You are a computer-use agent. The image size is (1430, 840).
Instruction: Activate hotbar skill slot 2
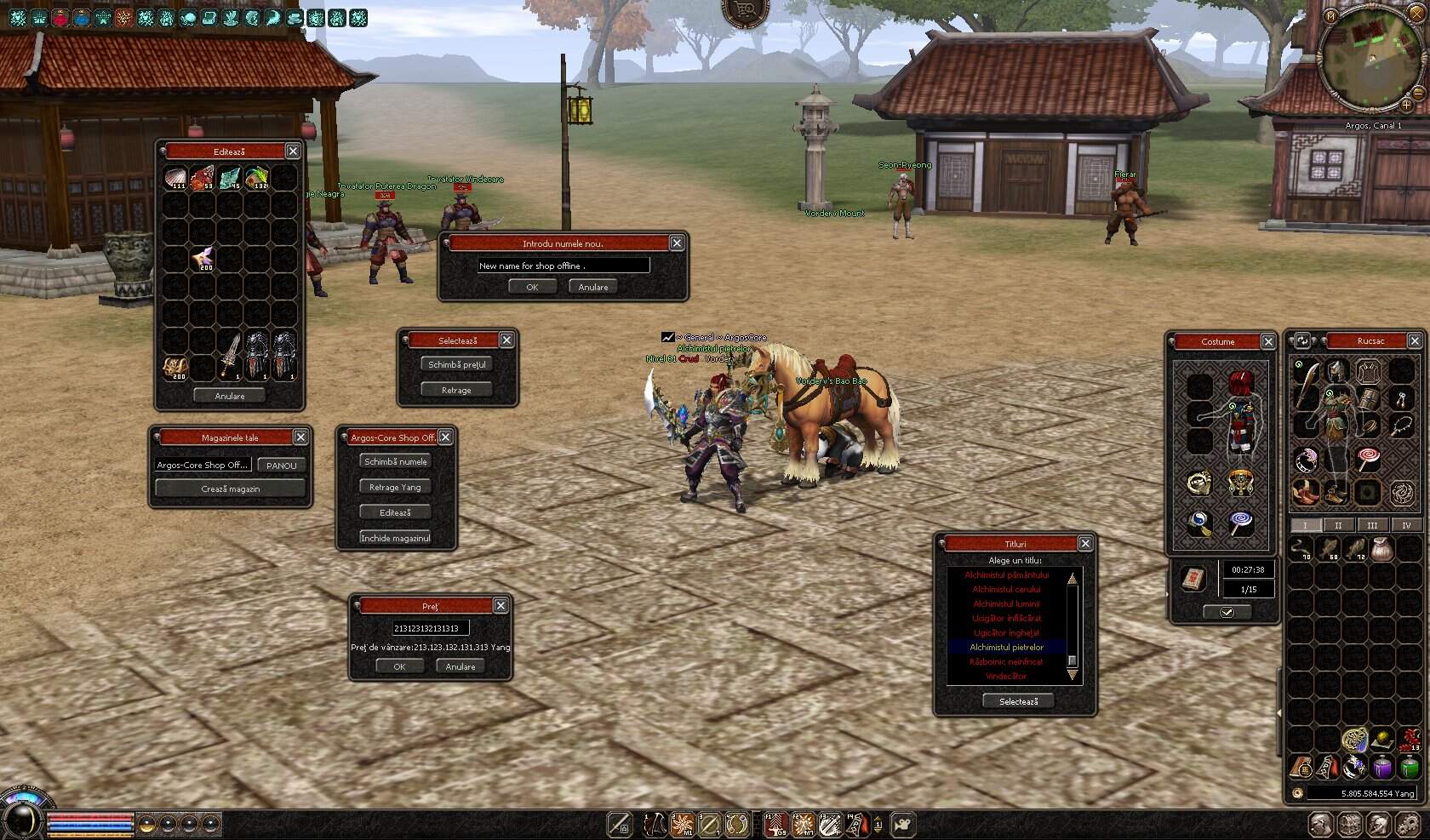click(681, 824)
